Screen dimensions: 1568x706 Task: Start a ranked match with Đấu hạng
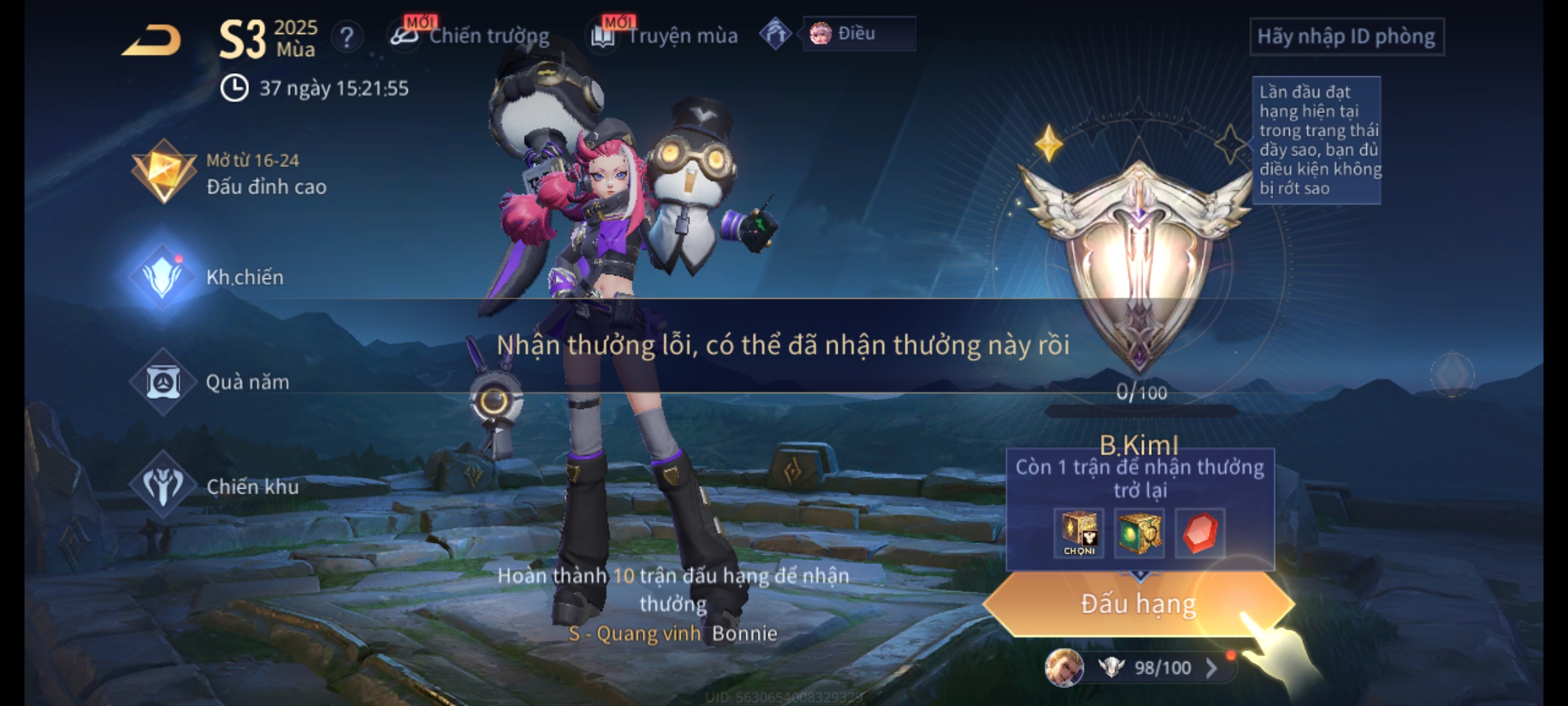tap(1138, 604)
